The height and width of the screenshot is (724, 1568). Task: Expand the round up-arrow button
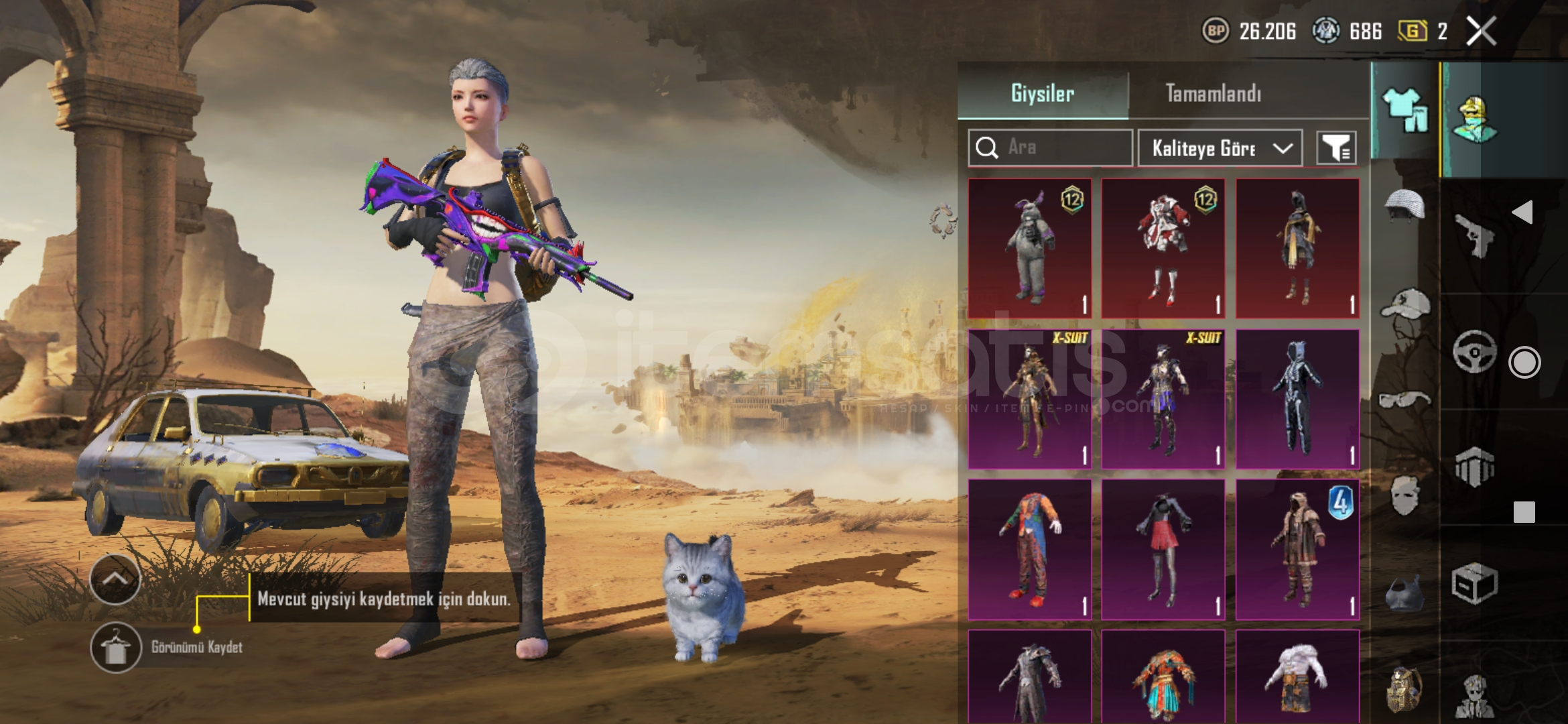tap(115, 579)
